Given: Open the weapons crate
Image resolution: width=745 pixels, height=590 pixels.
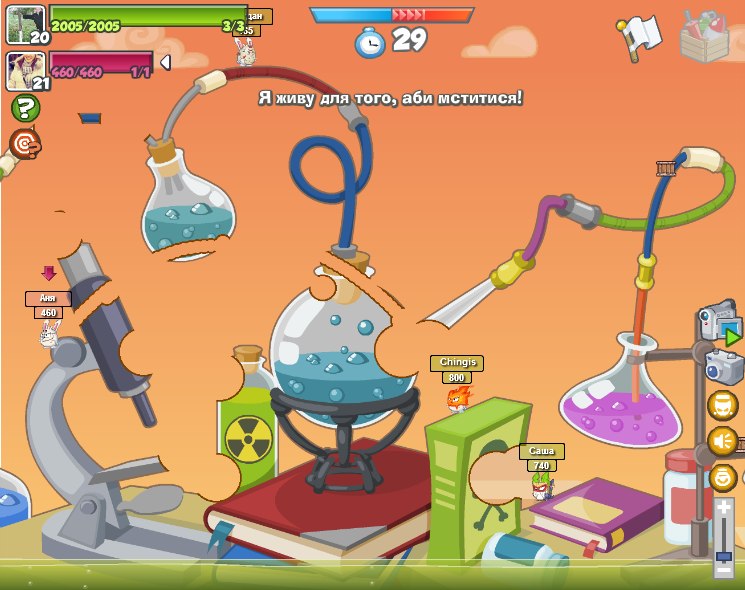Looking at the screenshot, I should (x=704, y=36).
